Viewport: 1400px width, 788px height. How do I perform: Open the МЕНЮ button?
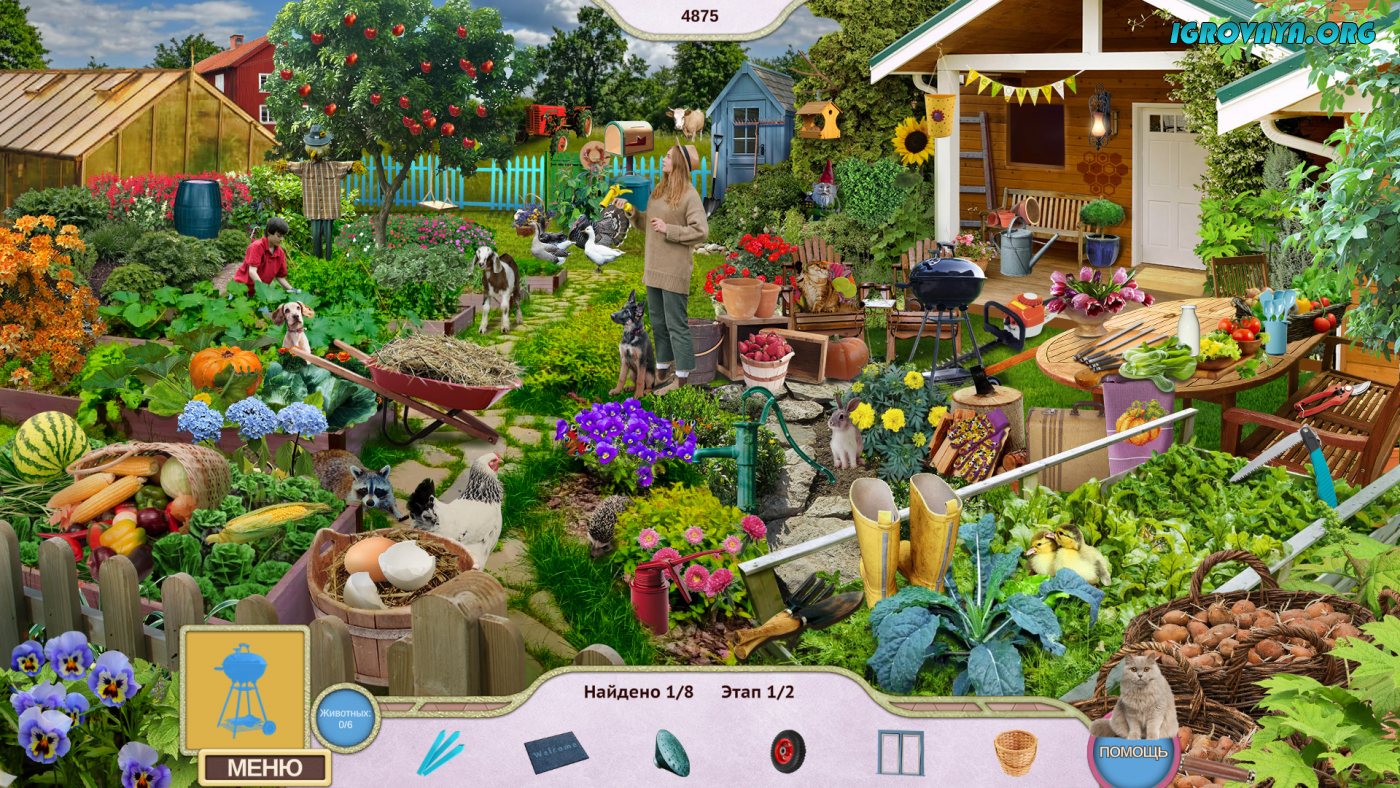pos(264,768)
